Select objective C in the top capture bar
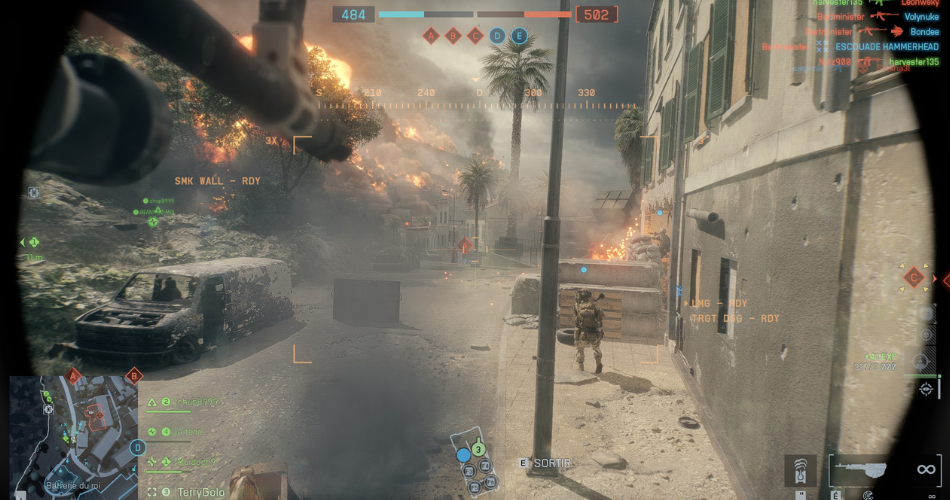This screenshot has width=950, height=500. 475,36
